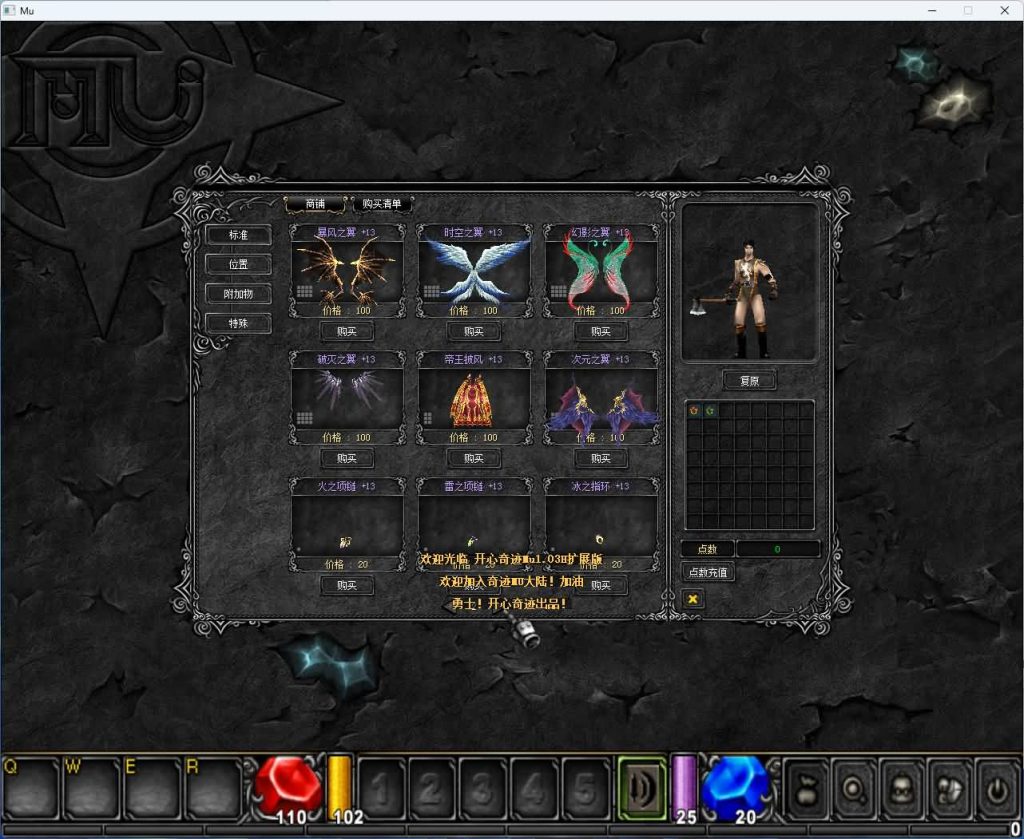
Task: Open 点数充值 to recharge points
Action: [708, 572]
